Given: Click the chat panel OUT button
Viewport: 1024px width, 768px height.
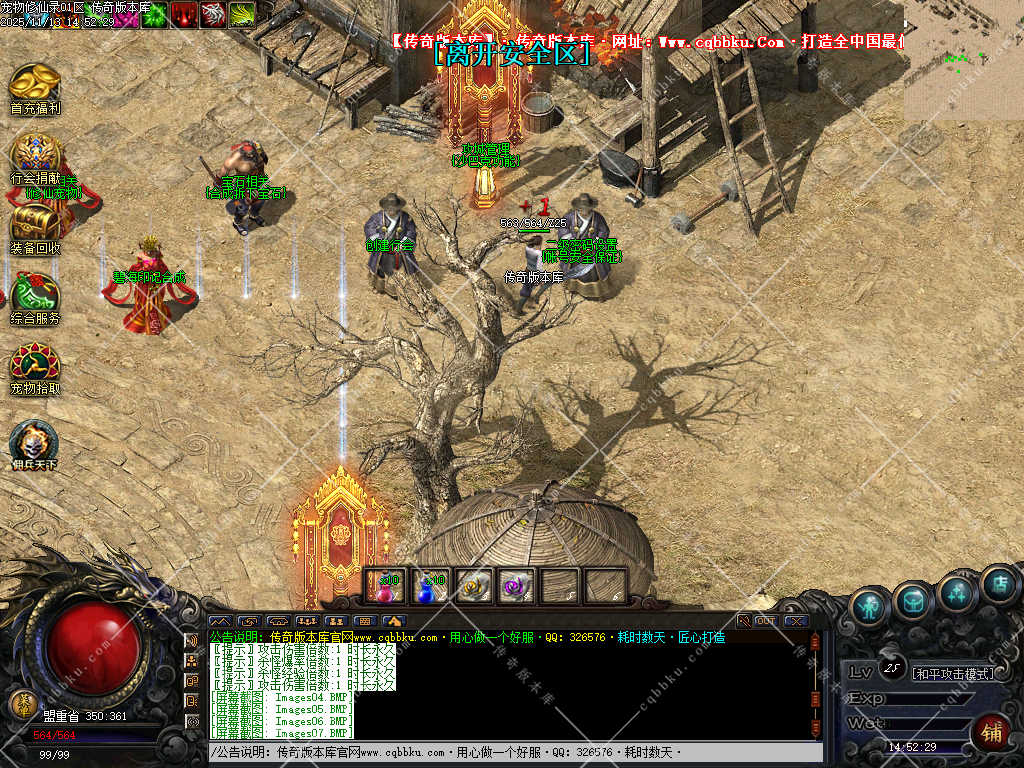Looking at the screenshot, I should click(766, 621).
